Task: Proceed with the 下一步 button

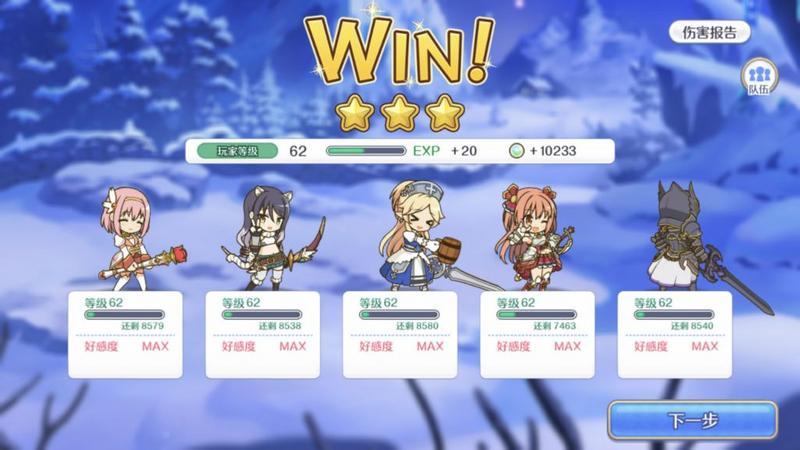Action: tap(692, 420)
